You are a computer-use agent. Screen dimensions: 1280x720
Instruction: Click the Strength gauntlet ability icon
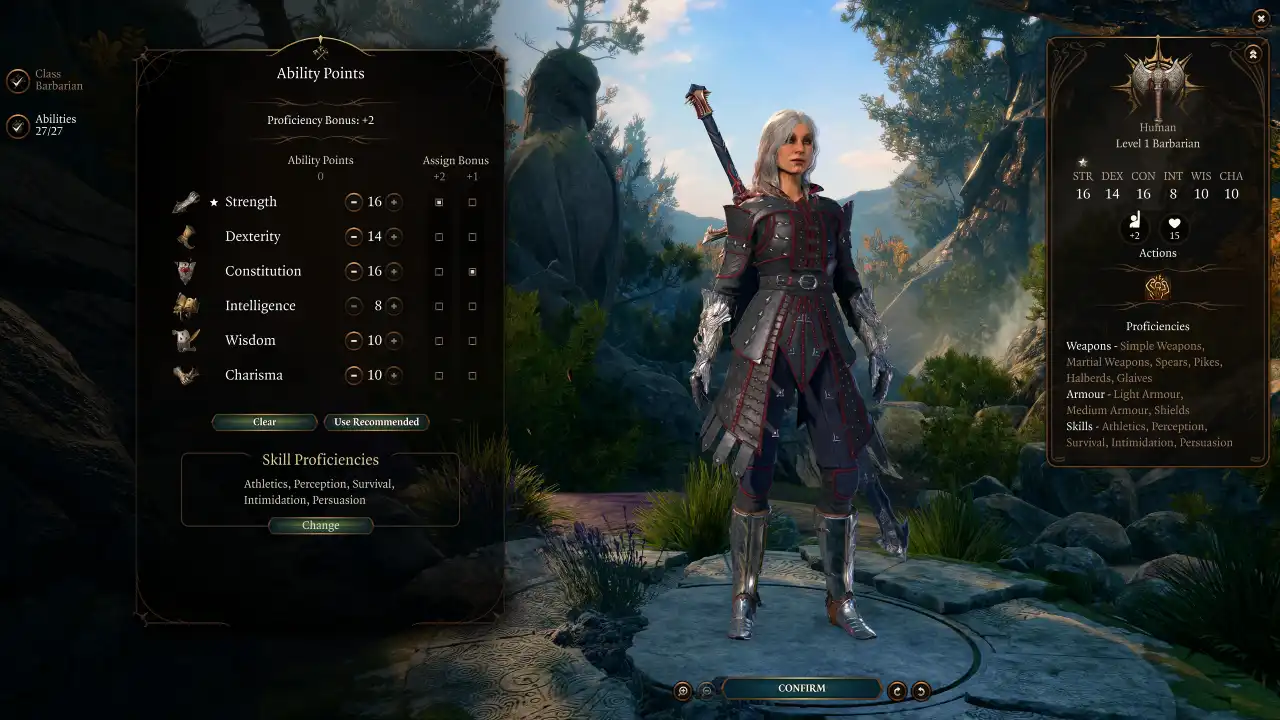188,201
